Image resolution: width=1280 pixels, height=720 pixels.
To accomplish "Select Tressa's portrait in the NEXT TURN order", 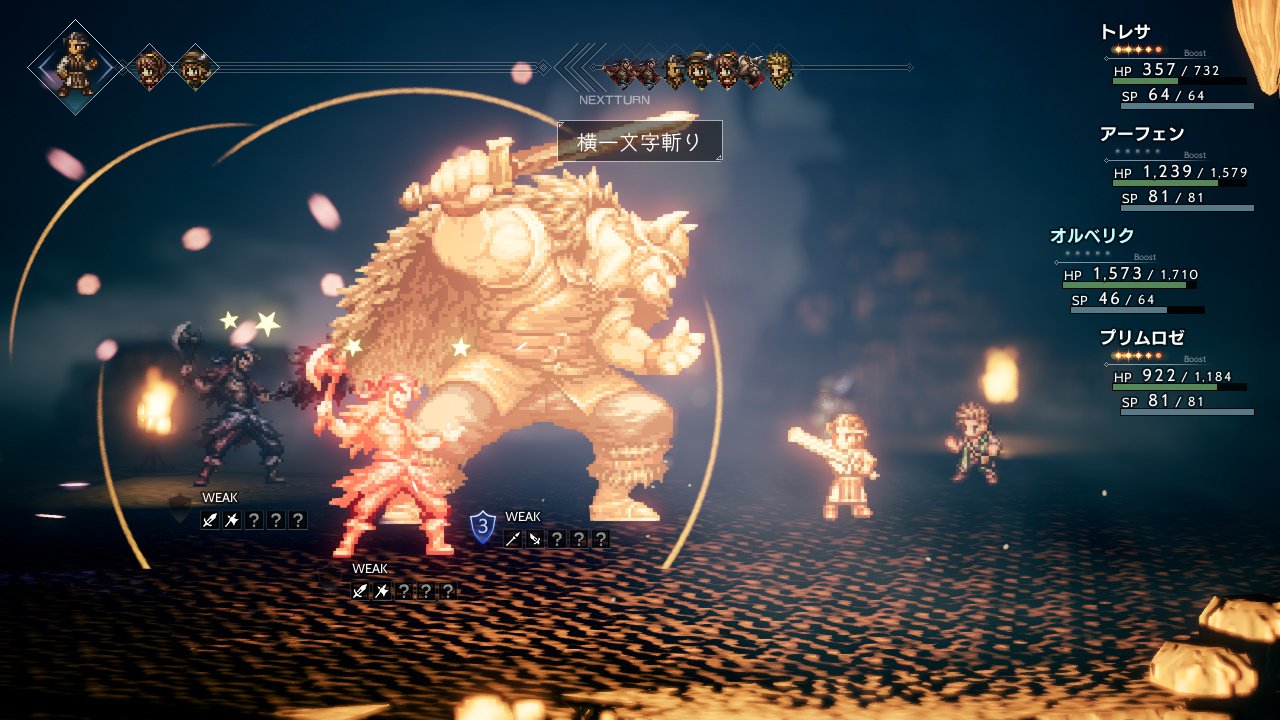I will click(x=697, y=68).
